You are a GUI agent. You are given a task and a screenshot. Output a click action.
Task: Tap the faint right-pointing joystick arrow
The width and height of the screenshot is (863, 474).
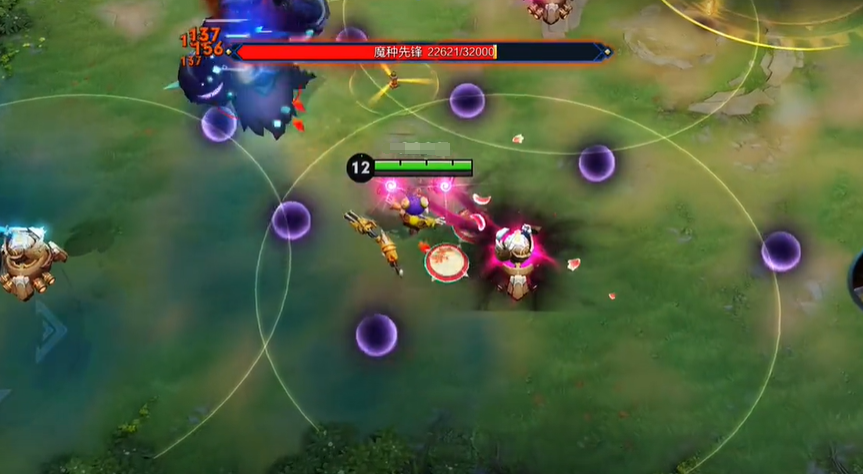52,329
